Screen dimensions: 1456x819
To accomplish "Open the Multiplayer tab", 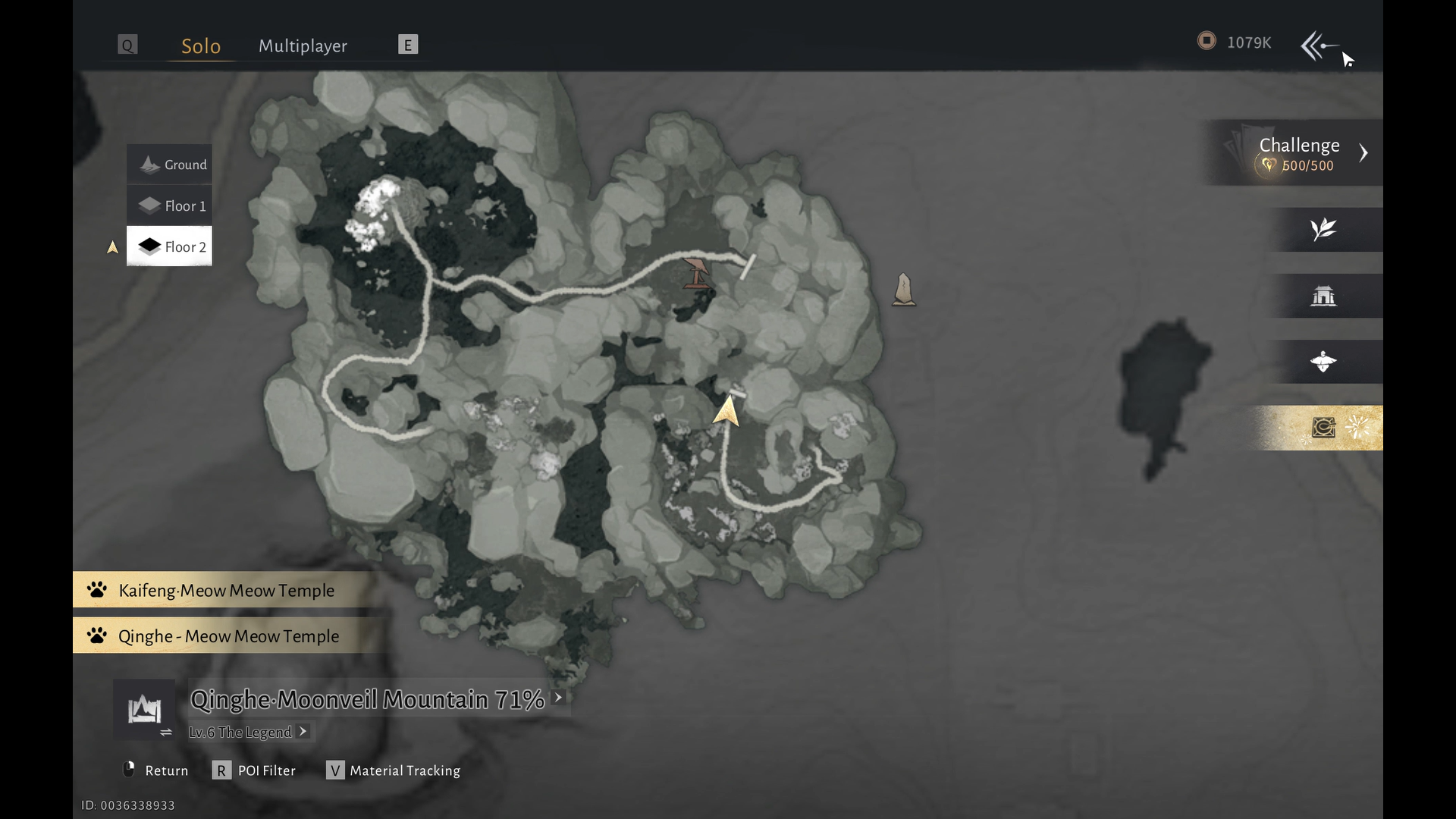I will [x=303, y=46].
